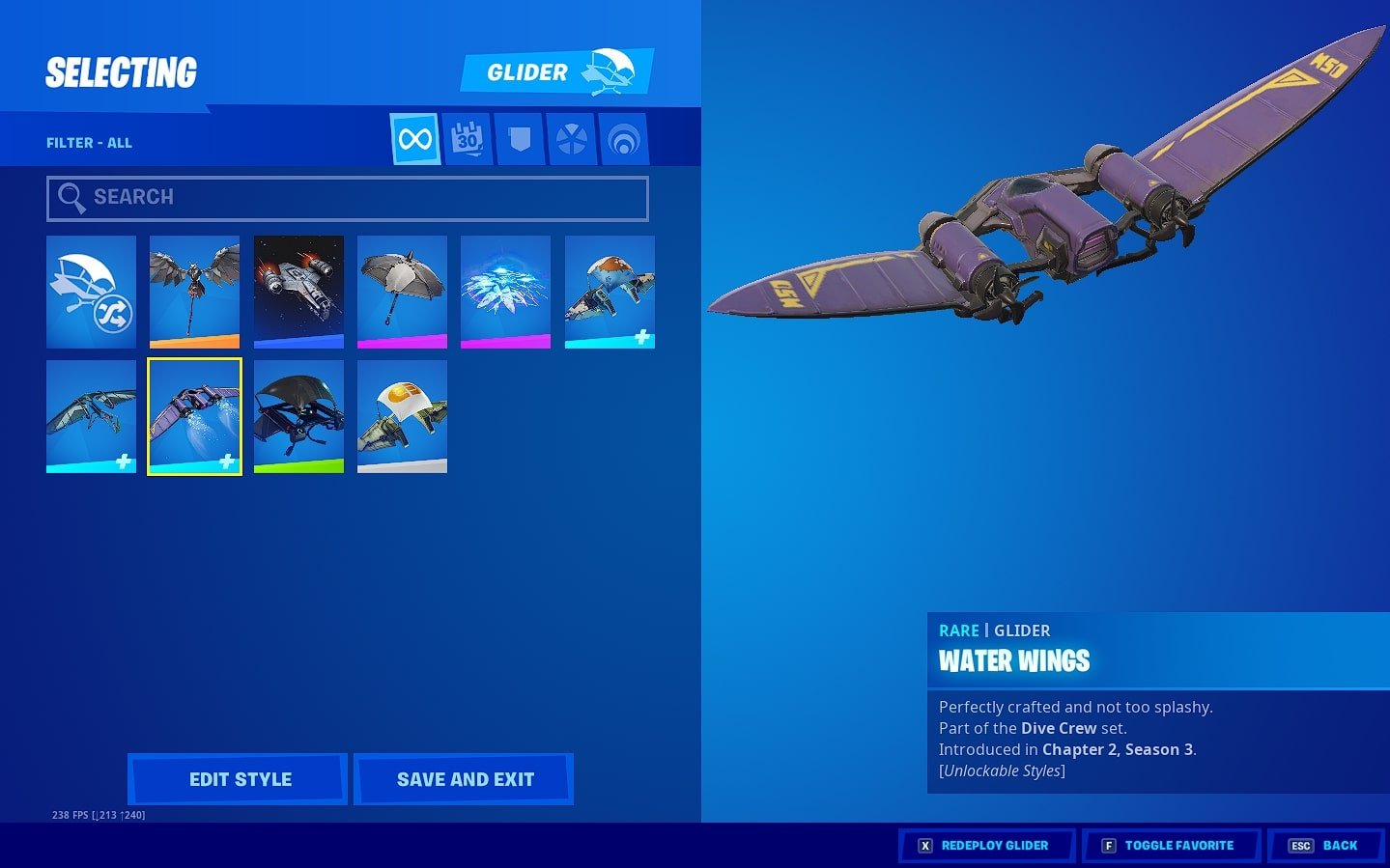The image size is (1390, 868).
Task: Select the random glider shuffle tile
Action: [x=91, y=293]
